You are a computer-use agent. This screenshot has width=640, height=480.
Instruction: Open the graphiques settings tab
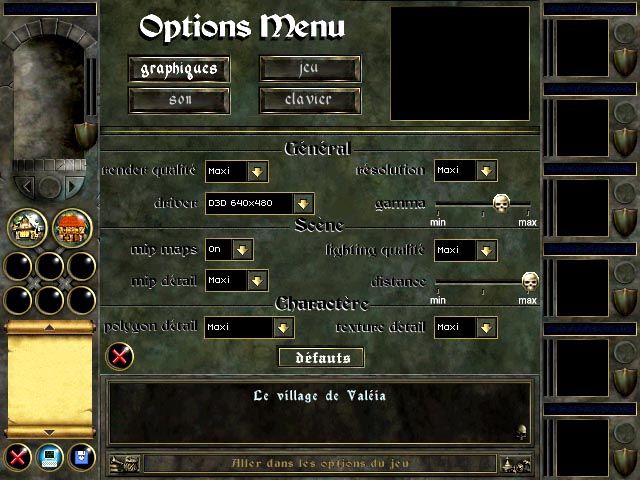[x=179, y=69]
